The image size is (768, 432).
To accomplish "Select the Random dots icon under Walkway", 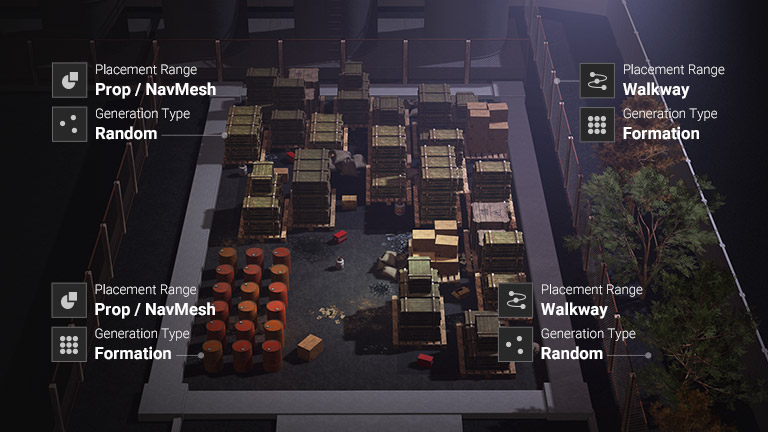I will coord(515,344).
